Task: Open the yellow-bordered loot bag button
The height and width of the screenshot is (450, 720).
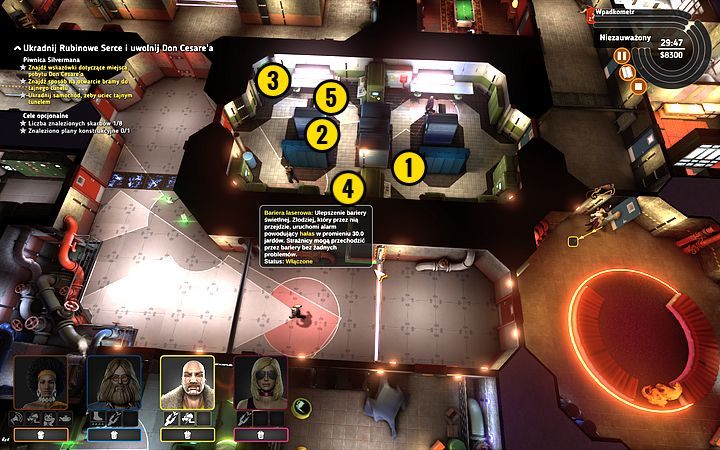Action: 187,435
